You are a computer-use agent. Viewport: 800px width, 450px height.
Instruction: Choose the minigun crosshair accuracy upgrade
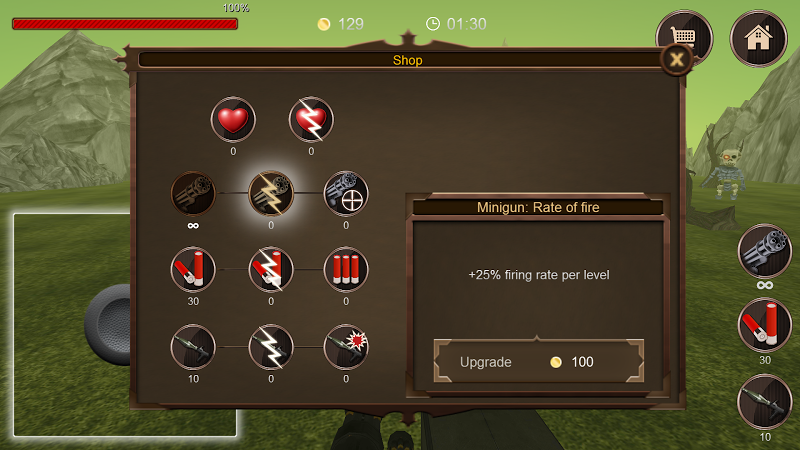pyautogui.click(x=346, y=193)
